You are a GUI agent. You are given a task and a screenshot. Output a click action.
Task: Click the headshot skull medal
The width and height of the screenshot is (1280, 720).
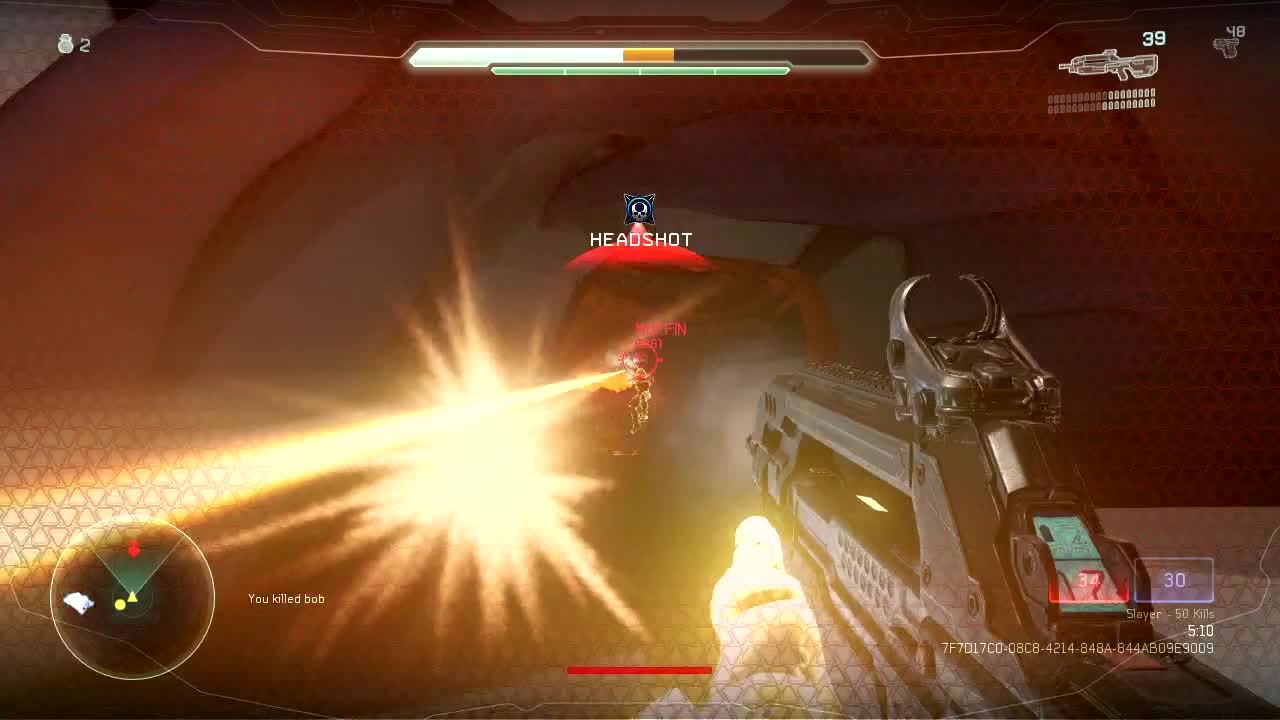[x=639, y=210]
